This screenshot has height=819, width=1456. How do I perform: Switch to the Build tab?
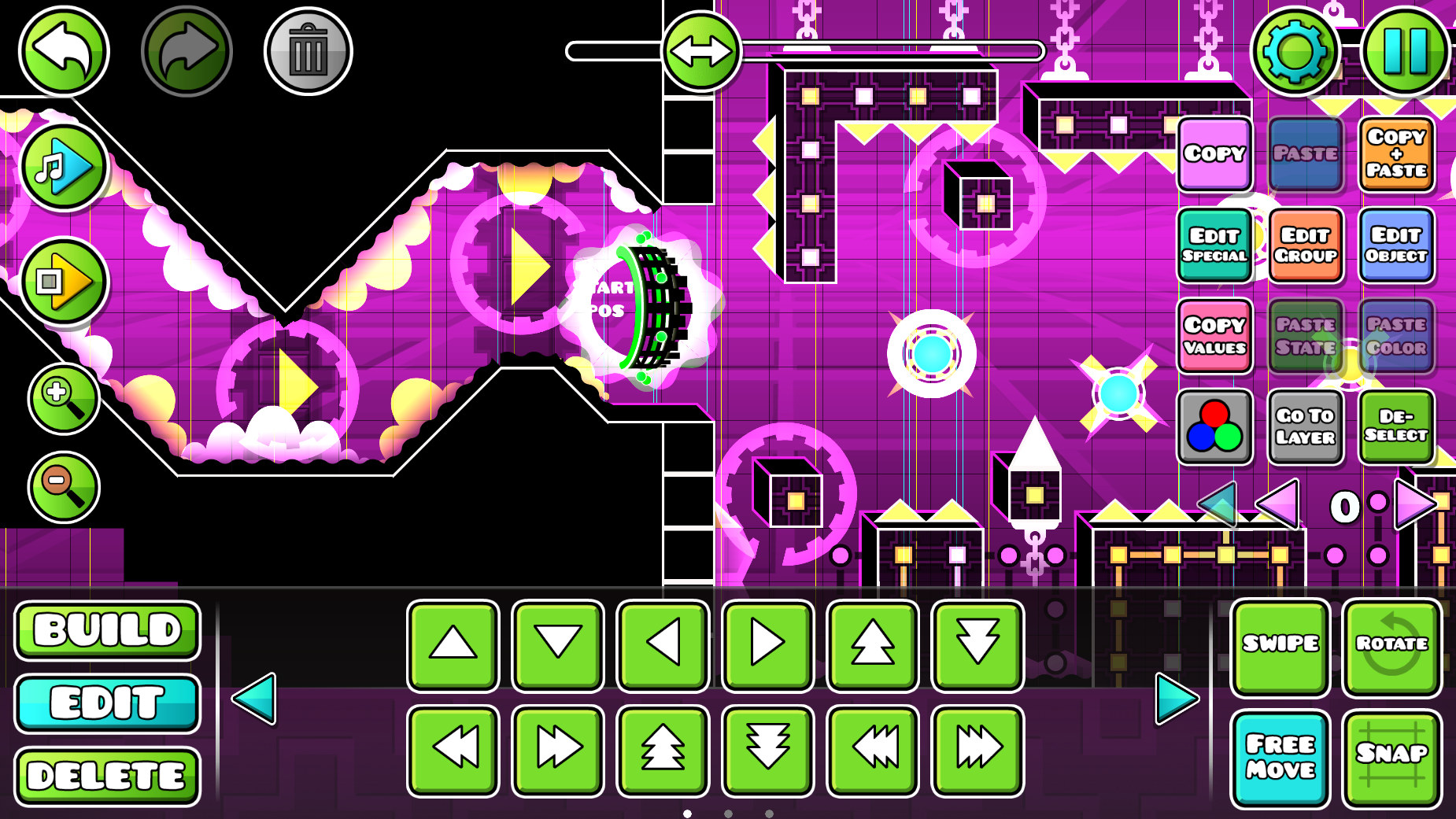pyautogui.click(x=108, y=630)
